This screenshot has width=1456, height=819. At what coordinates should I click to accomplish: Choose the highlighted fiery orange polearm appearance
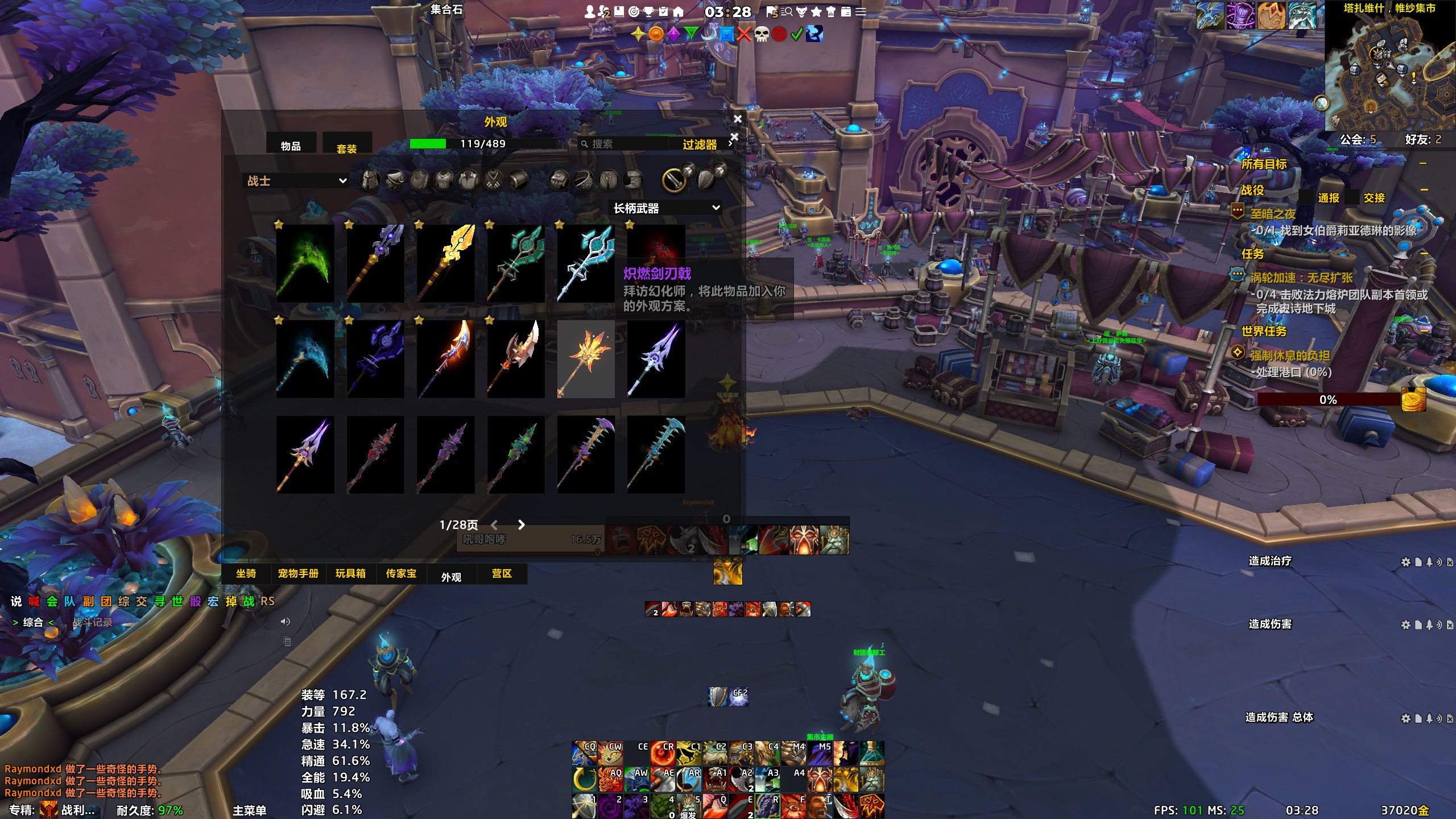point(586,359)
